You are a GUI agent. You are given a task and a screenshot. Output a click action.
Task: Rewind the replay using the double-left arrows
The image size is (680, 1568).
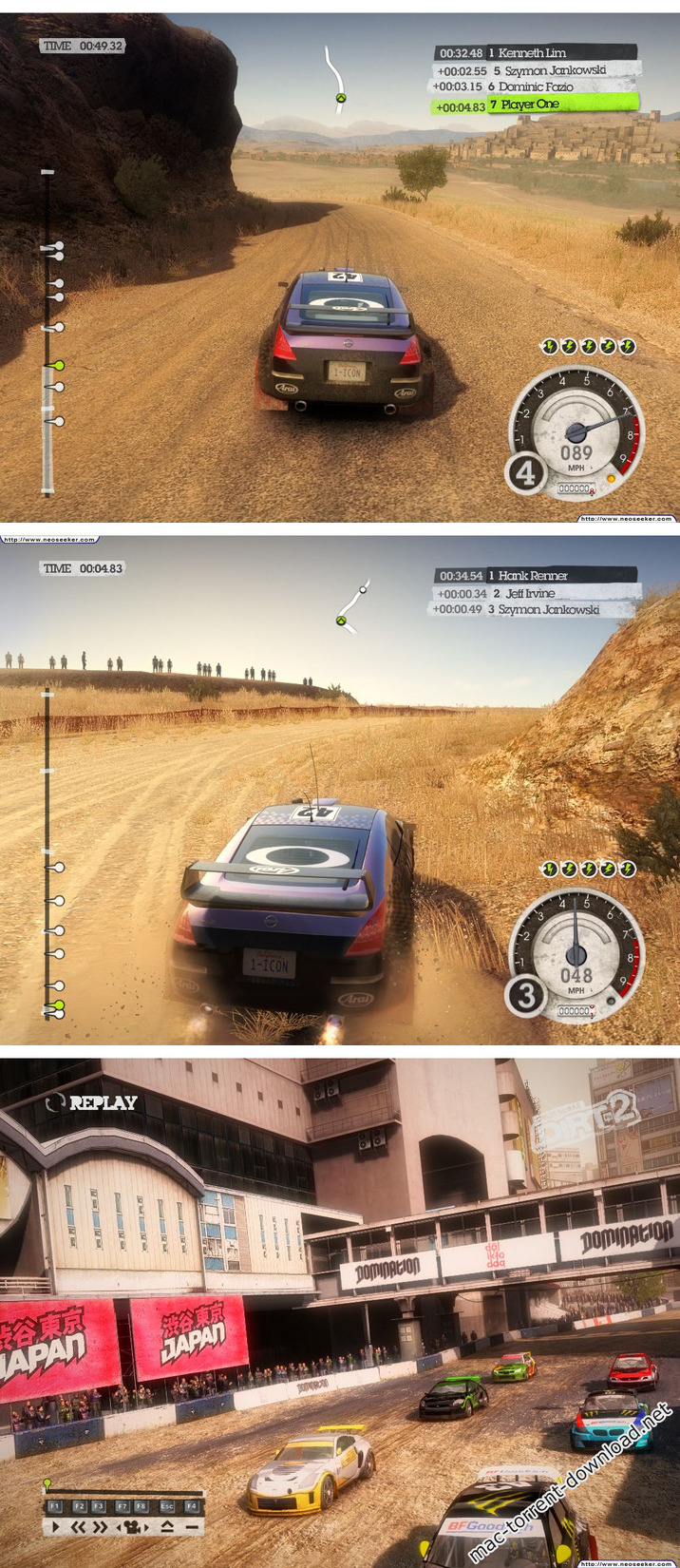coord(79,1526)
